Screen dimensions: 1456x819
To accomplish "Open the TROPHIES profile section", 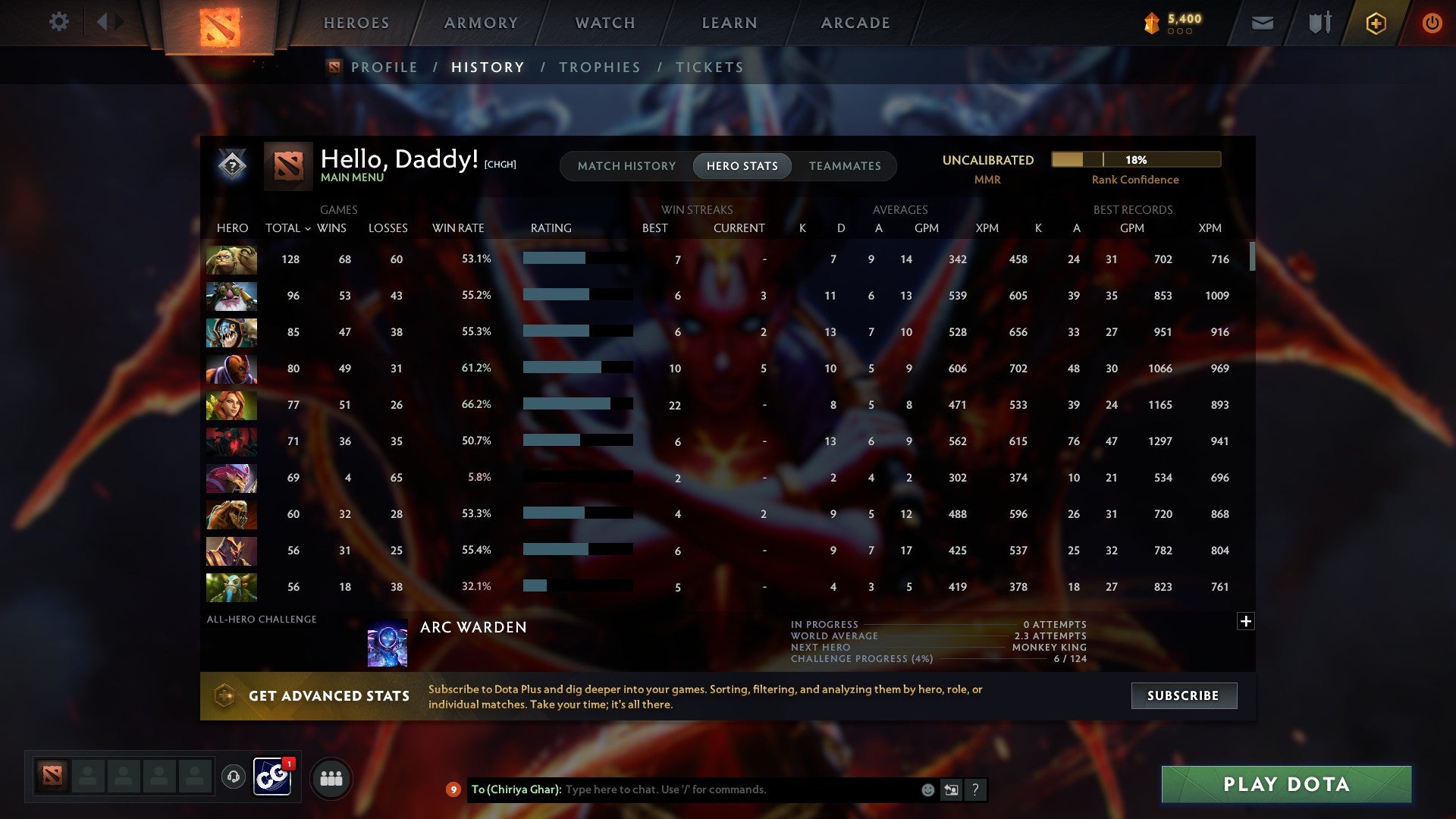I will coord(599,67).
